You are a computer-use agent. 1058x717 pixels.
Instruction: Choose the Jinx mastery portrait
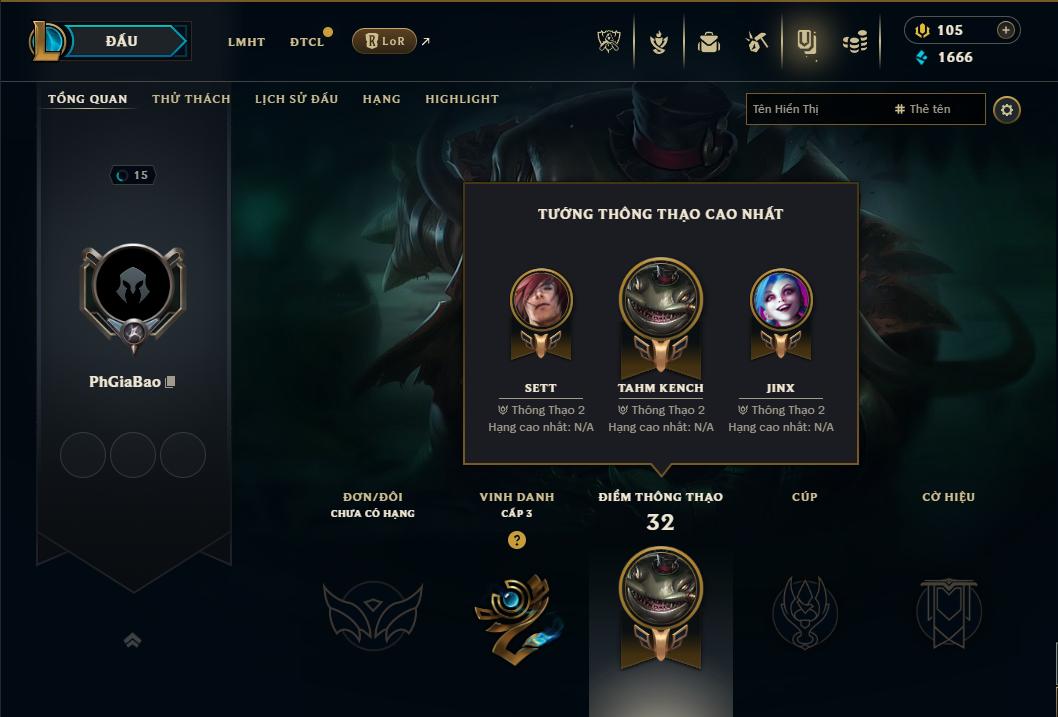pos(781,300)
